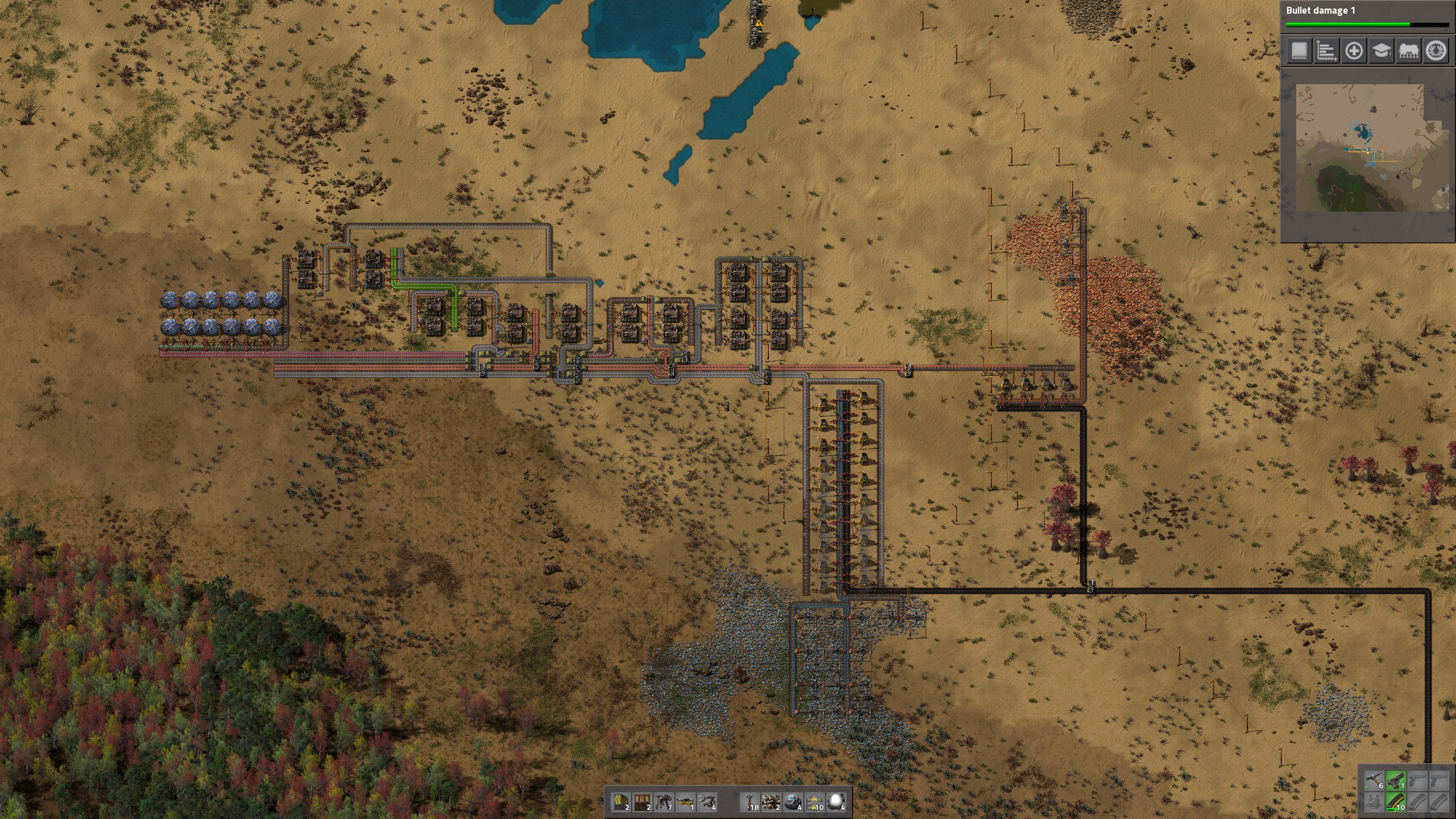Pick the wooden chest hotbar slot
The width and height of the screenshot is (1456, 819).
[x=643, y=801]
